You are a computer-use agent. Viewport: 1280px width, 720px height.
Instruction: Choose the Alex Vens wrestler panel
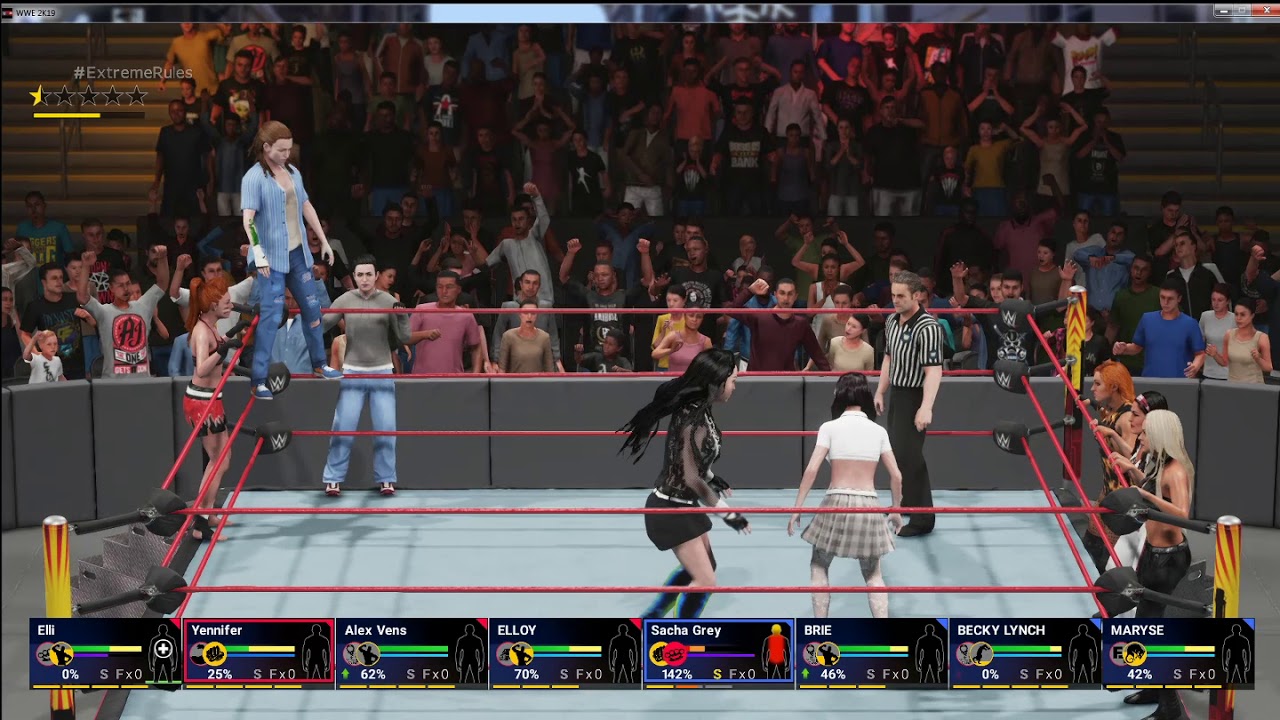[411, 652]
